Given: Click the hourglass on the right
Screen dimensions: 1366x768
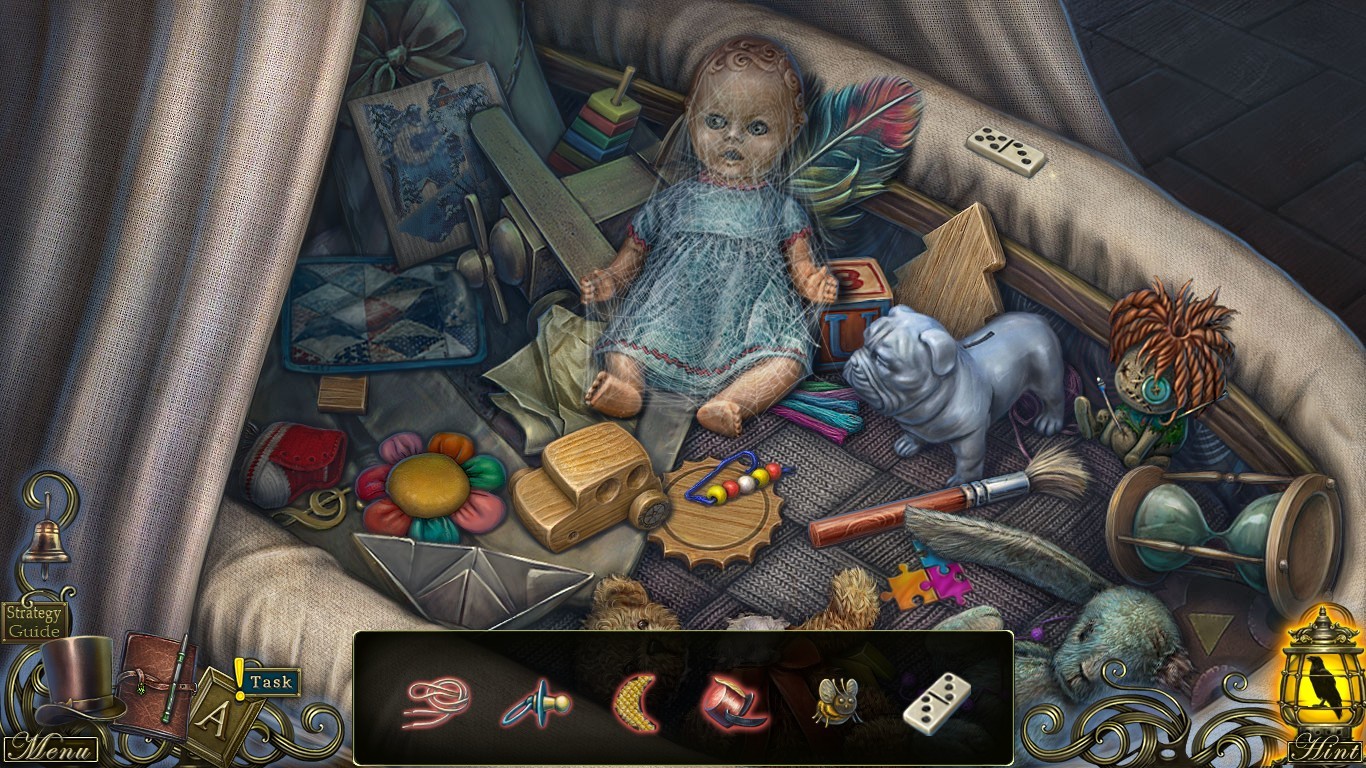Looking at the screenshot, I should point(1208,520).
